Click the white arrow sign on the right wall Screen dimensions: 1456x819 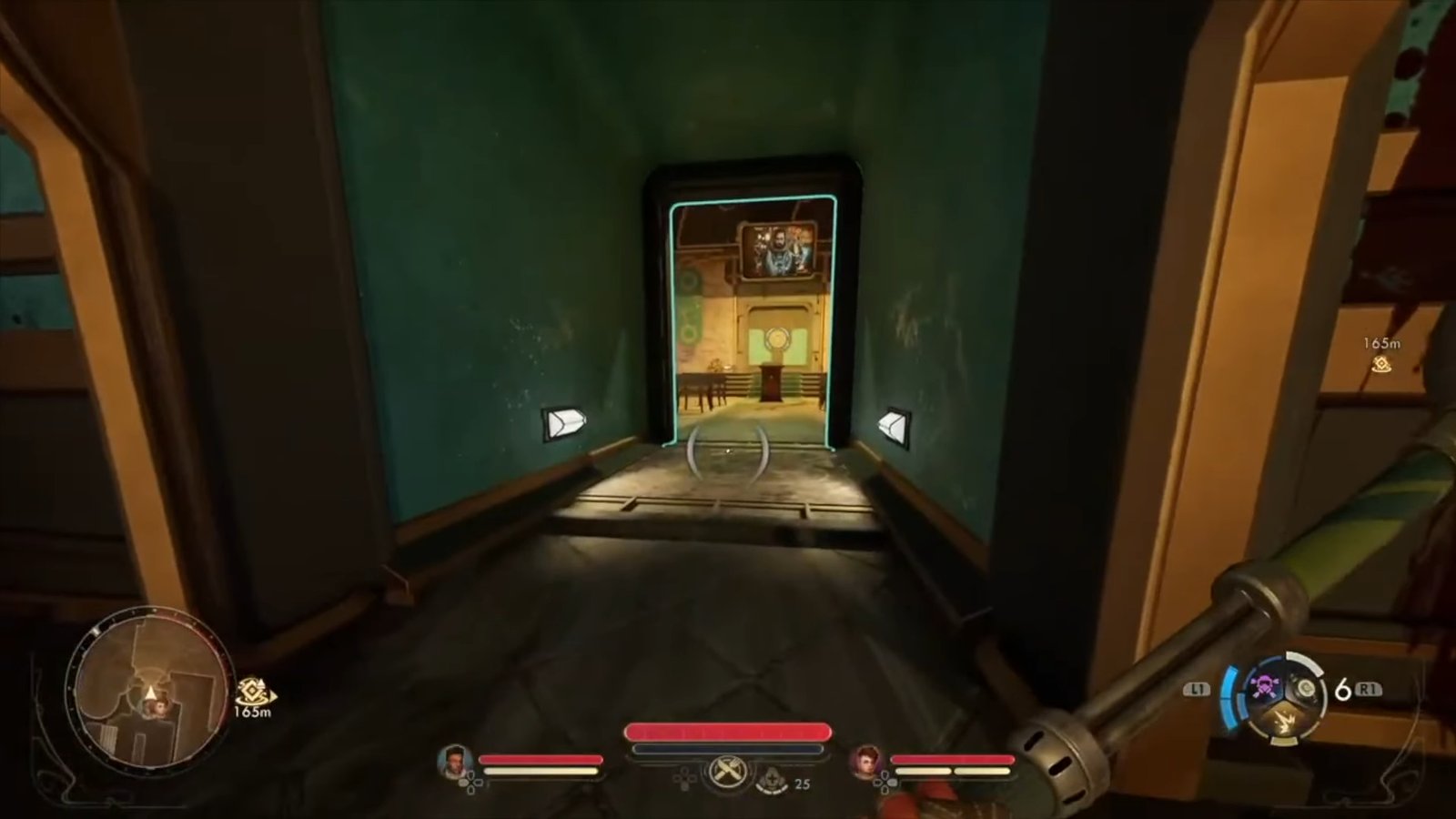coord(892,425)
